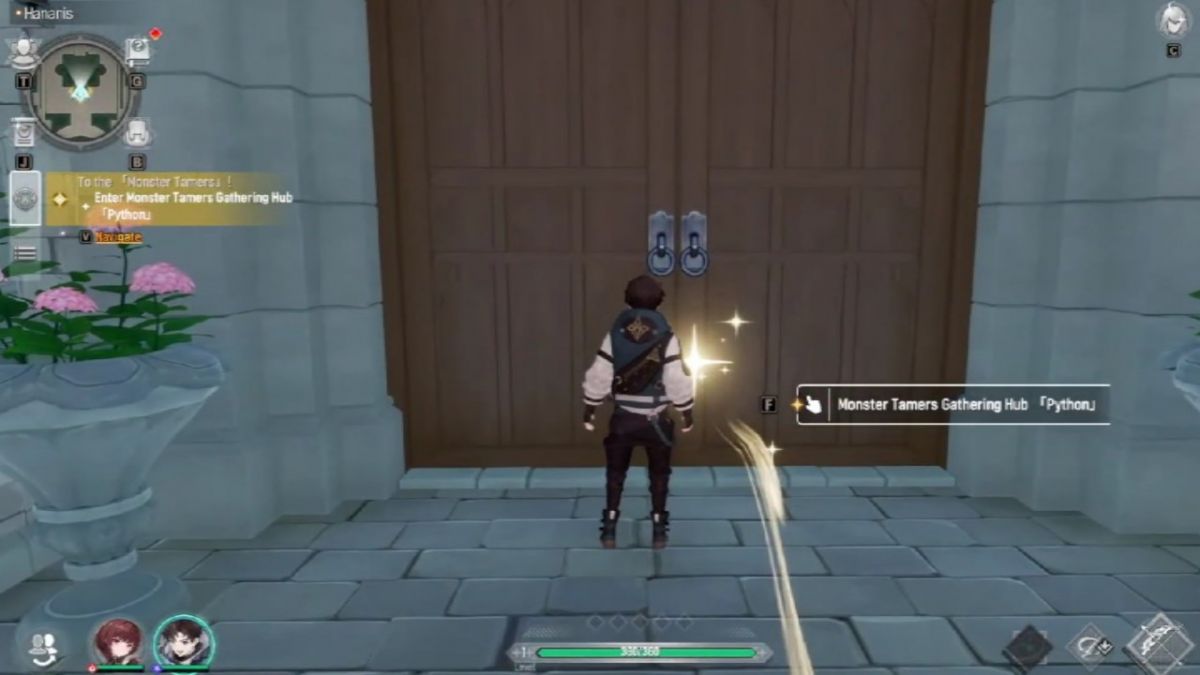Open the quest journal checklist icon

tap(24, 133)
